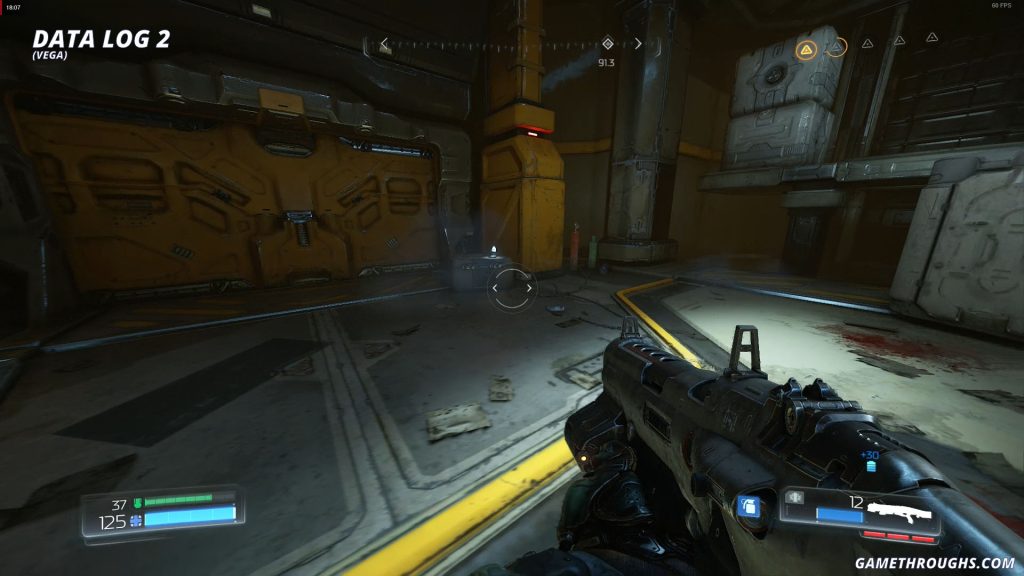Activate the blue frag grenade equipment icon
The image size is (1024, 576).
click(x=746, y=506)
